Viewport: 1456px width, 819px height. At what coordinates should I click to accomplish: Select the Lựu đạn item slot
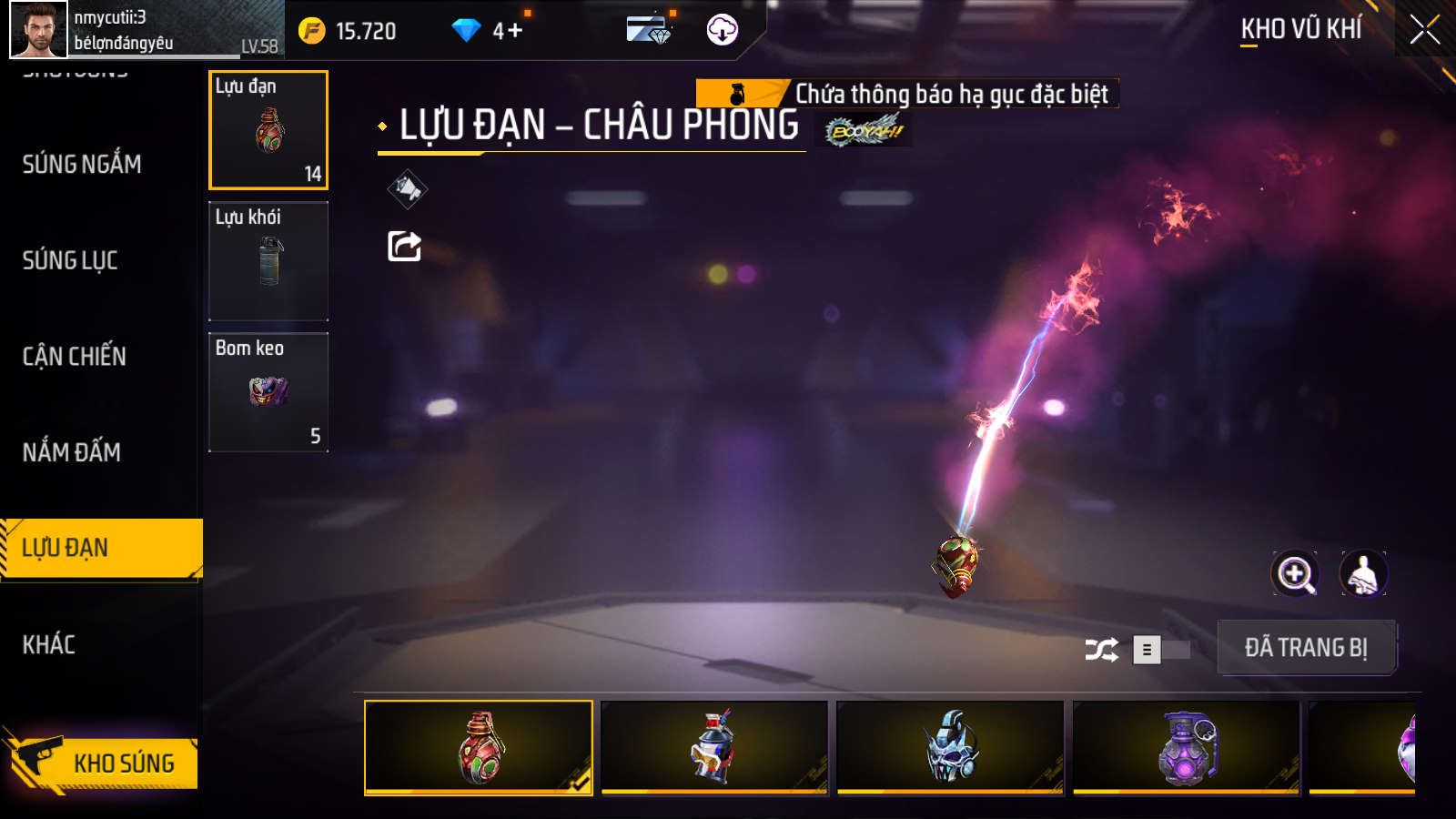(268, 130)
